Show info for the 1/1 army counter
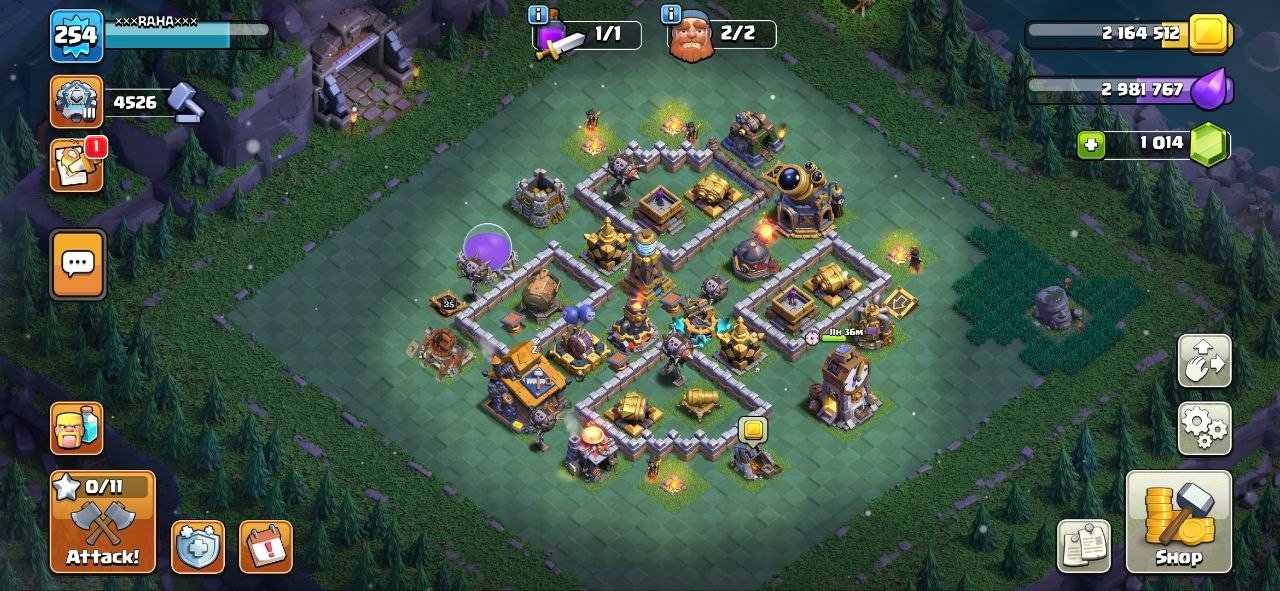Viewport: 1280px width, 591px height. (538, 14)
